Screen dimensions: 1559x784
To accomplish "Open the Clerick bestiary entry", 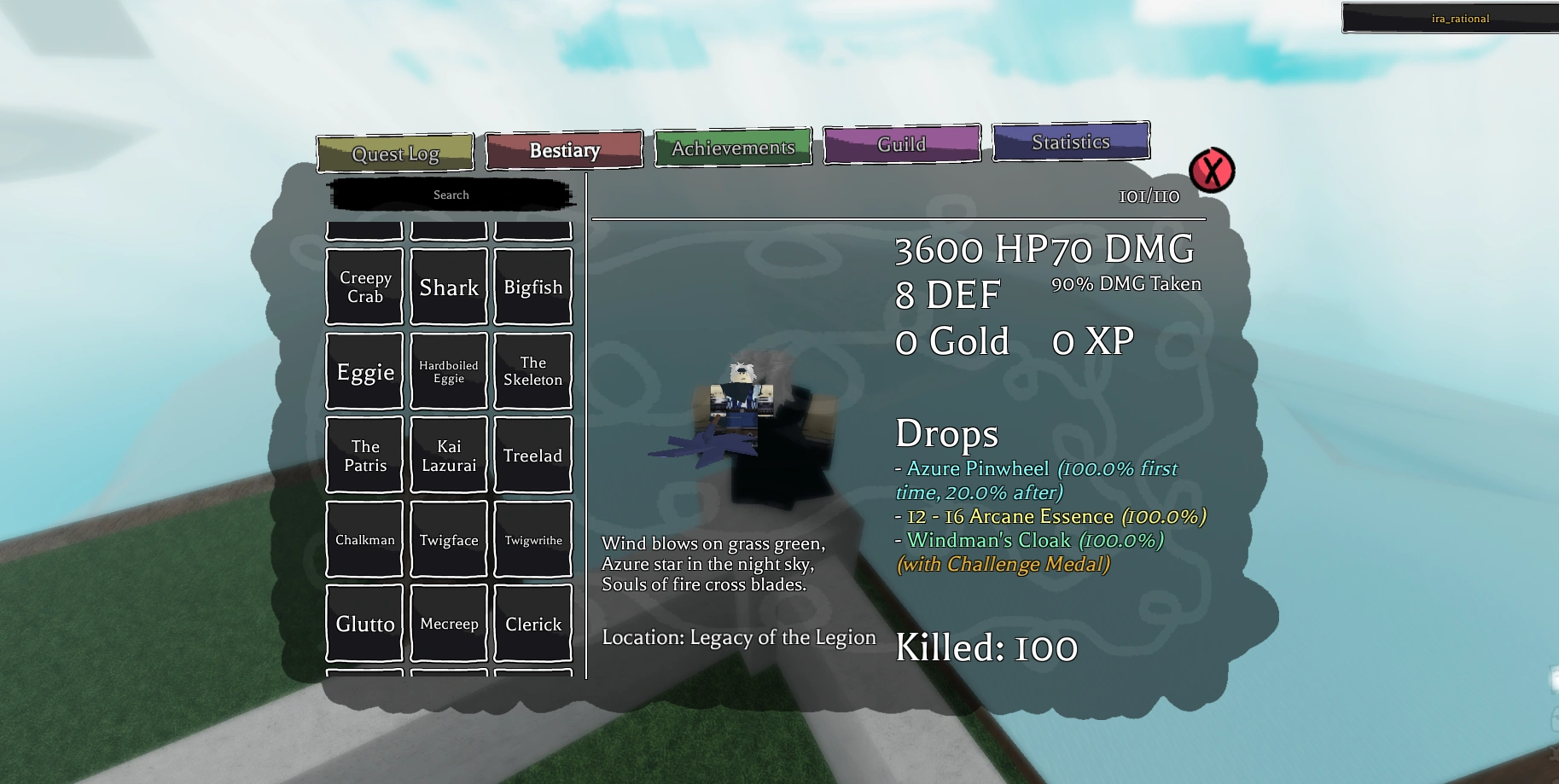I will [532, 624].
